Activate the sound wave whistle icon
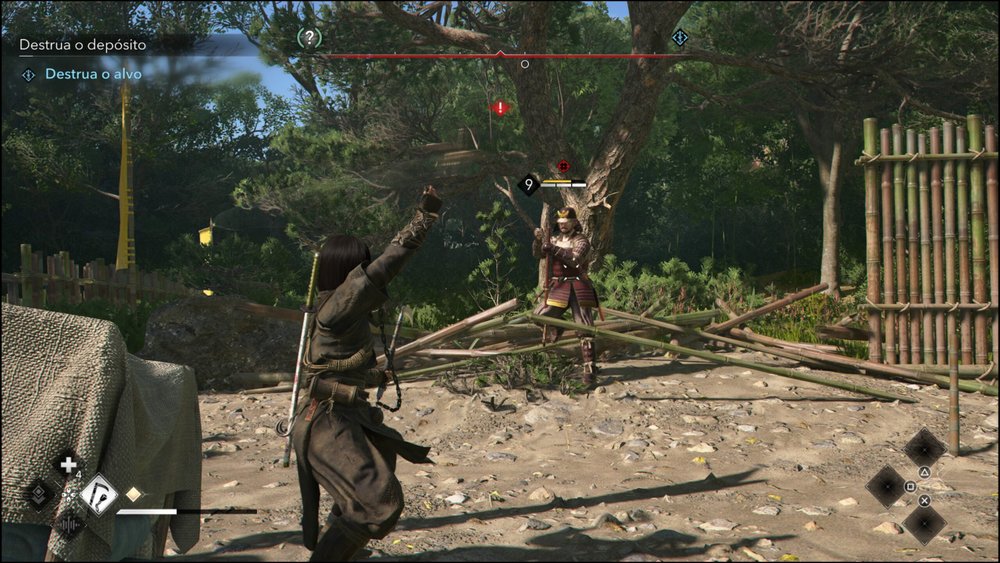The height and width of the screenshot is (563, 1000). [69, 523]
